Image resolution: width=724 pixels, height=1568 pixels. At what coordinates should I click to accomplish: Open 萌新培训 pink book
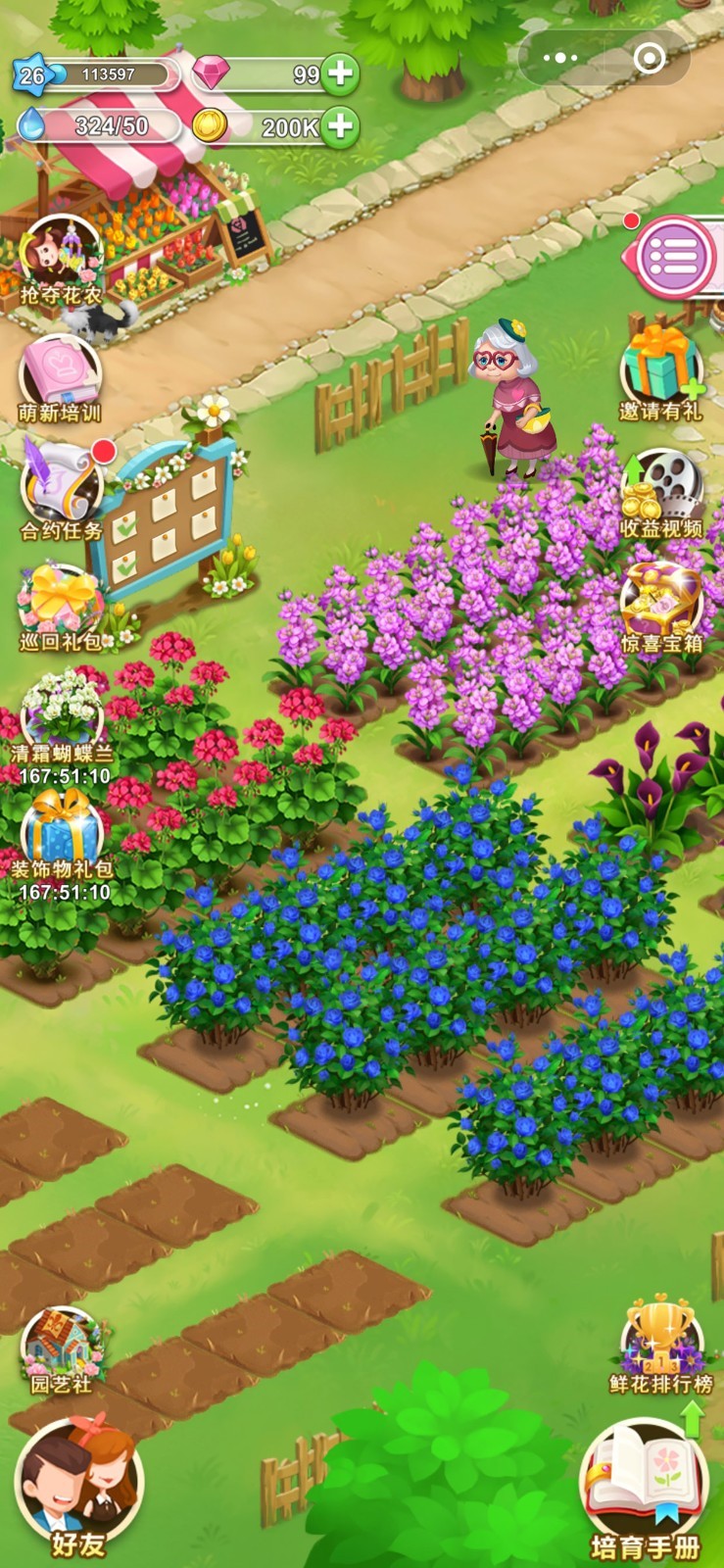click(x=61, y=377)
